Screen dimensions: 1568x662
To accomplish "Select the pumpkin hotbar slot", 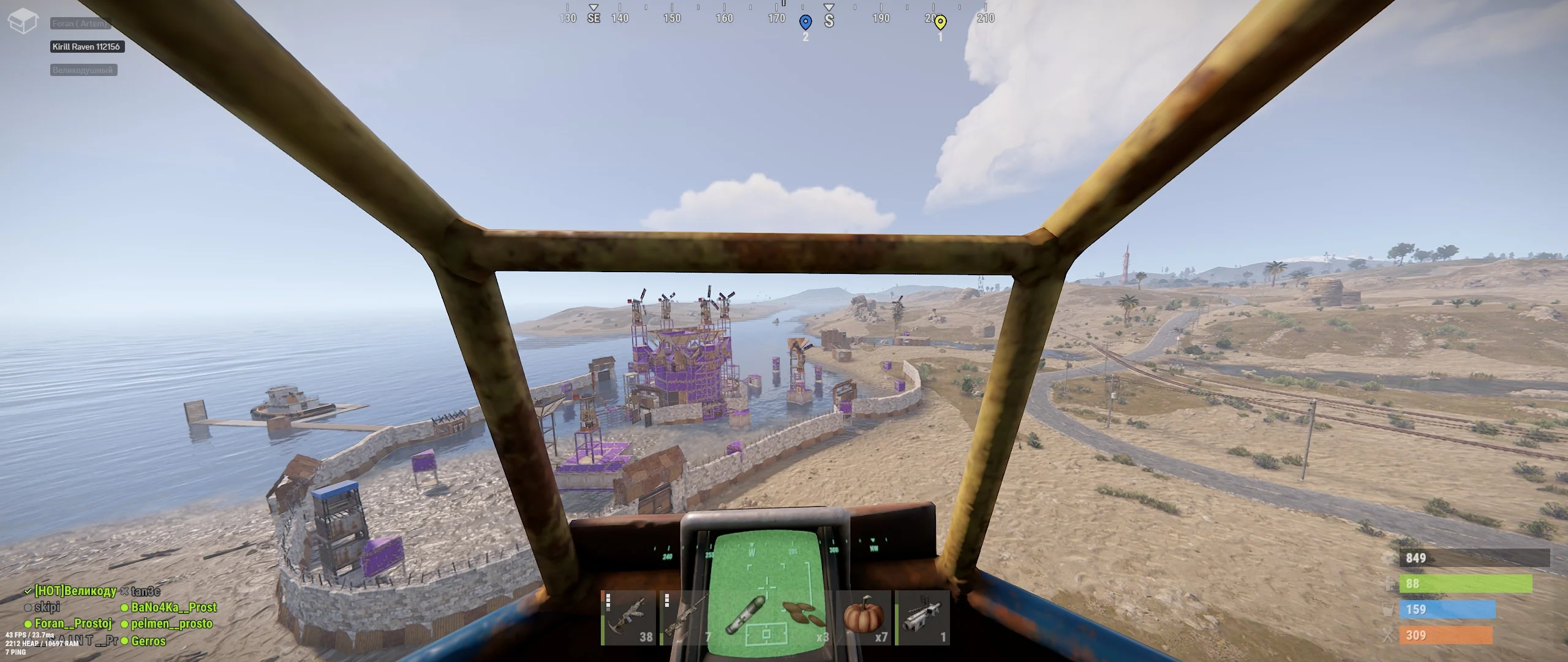I will click(x=864, y=618).
